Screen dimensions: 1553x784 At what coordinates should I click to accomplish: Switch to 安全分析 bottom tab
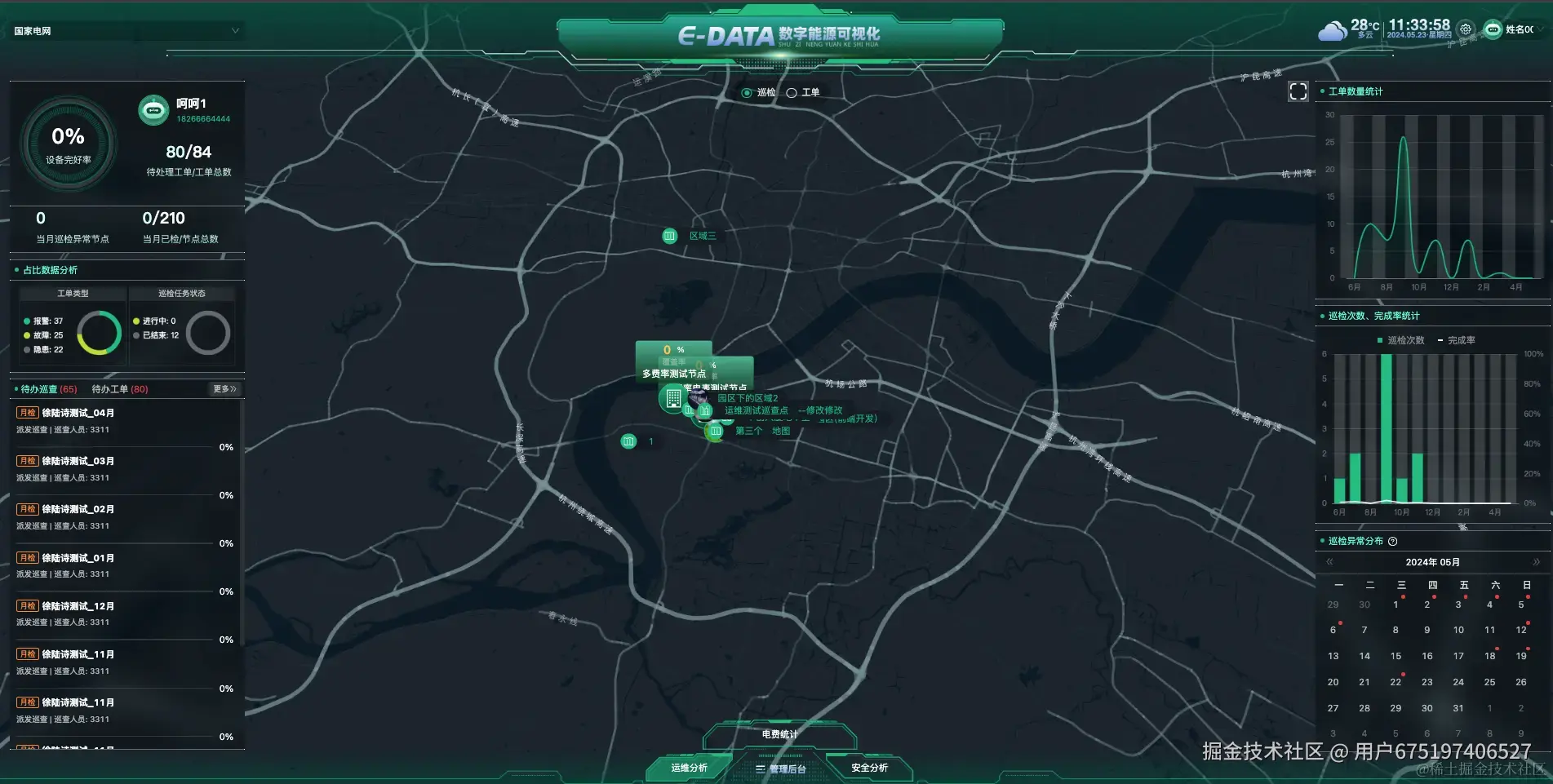(x=869, y=768)
